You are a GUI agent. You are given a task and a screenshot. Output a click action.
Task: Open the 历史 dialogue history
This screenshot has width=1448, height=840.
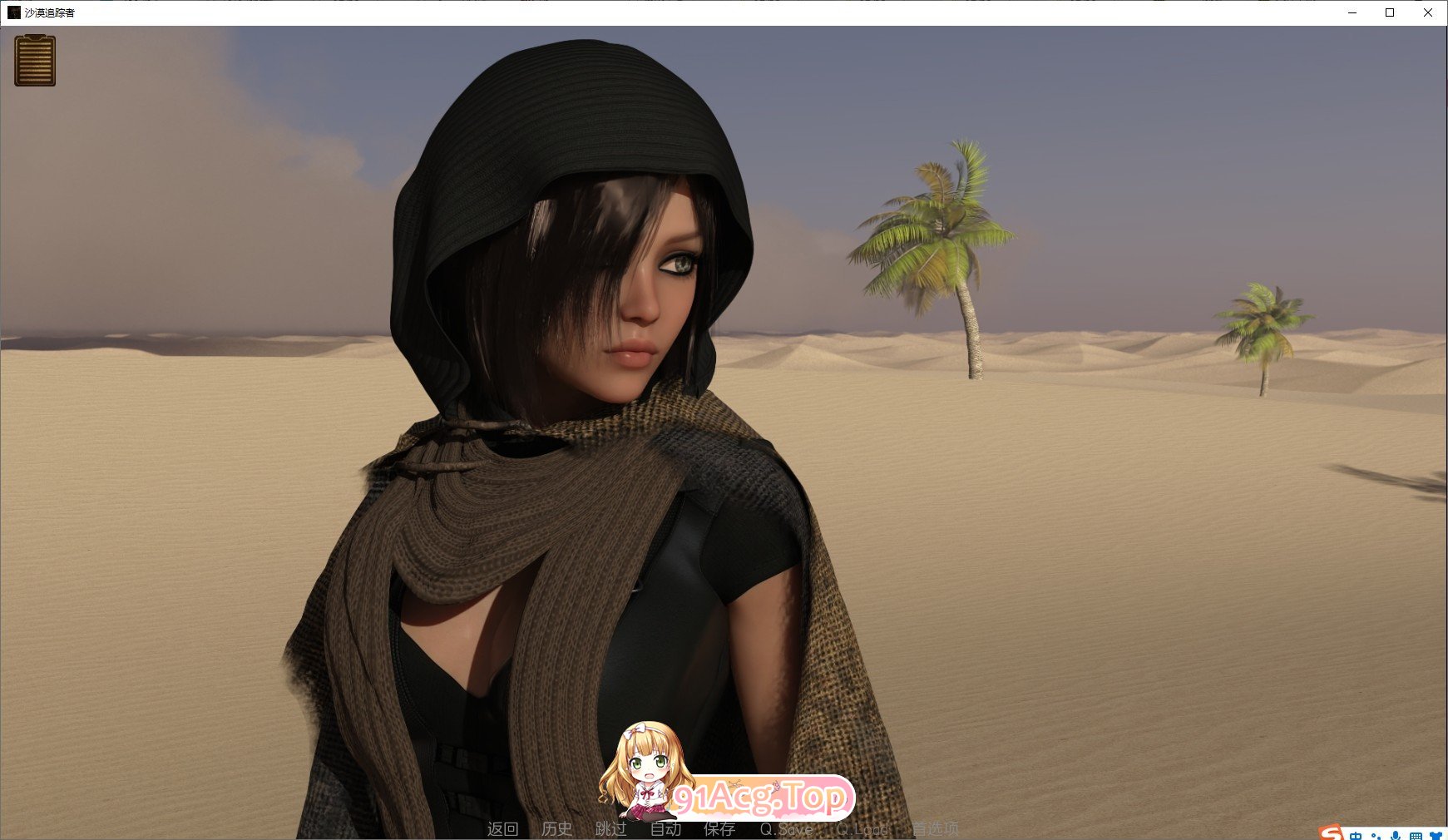(556, 829)
